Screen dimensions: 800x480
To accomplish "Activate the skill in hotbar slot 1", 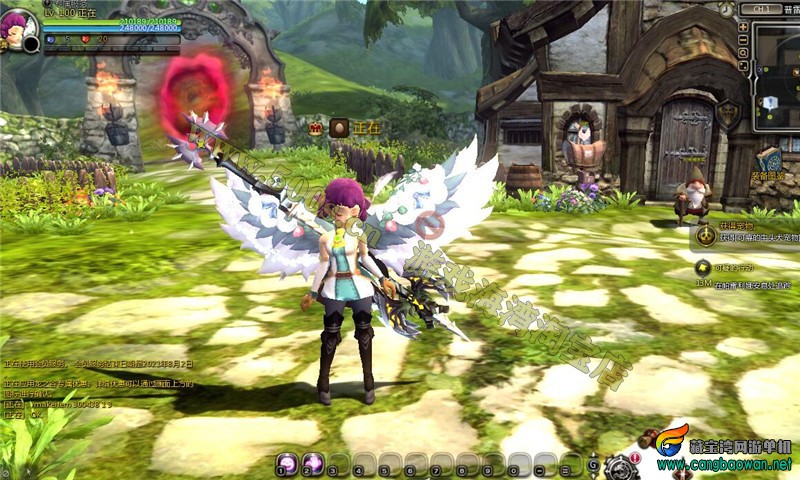I will 287,462.
